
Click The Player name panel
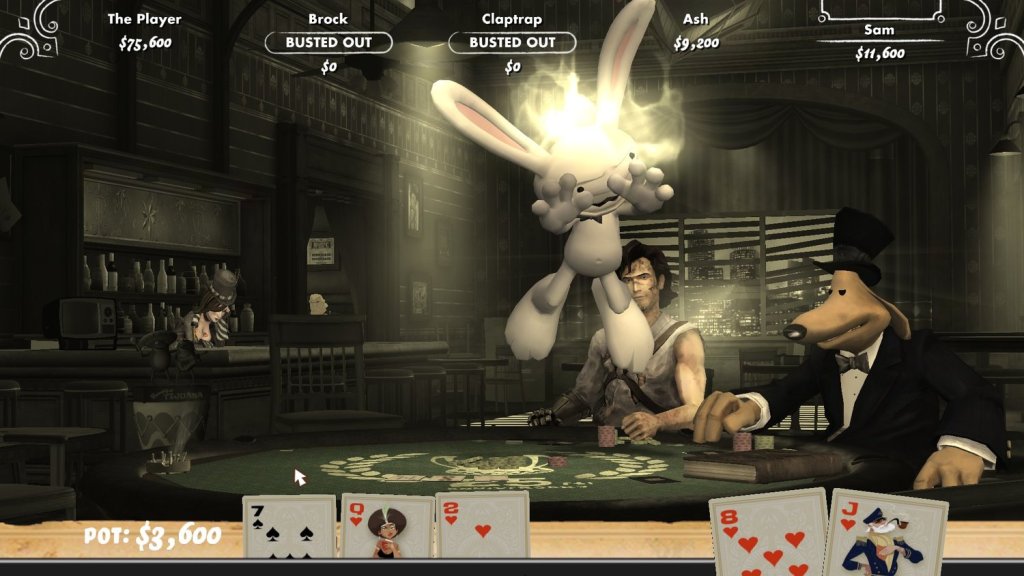click(145, 31)
